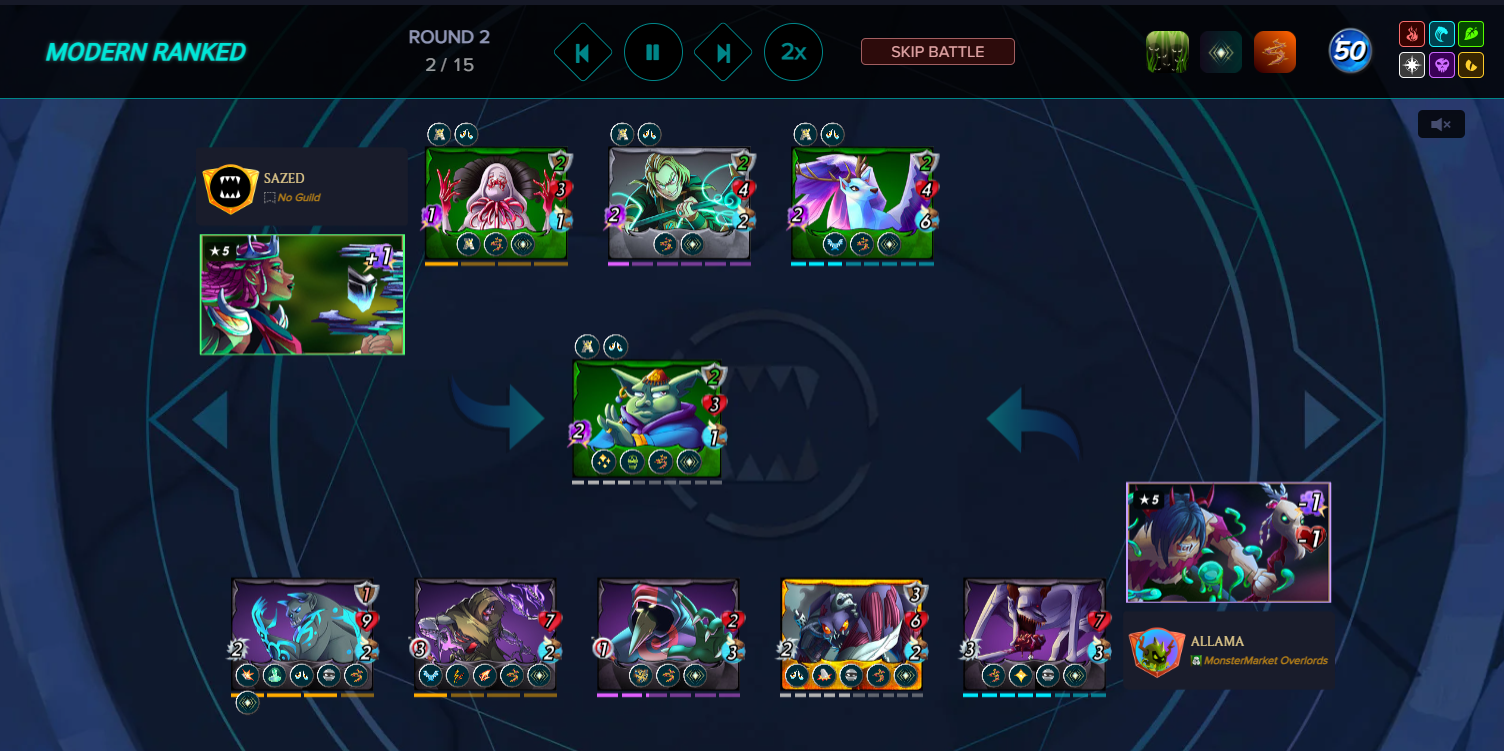
Task: Advance to the next round
Action: (723, 52)
